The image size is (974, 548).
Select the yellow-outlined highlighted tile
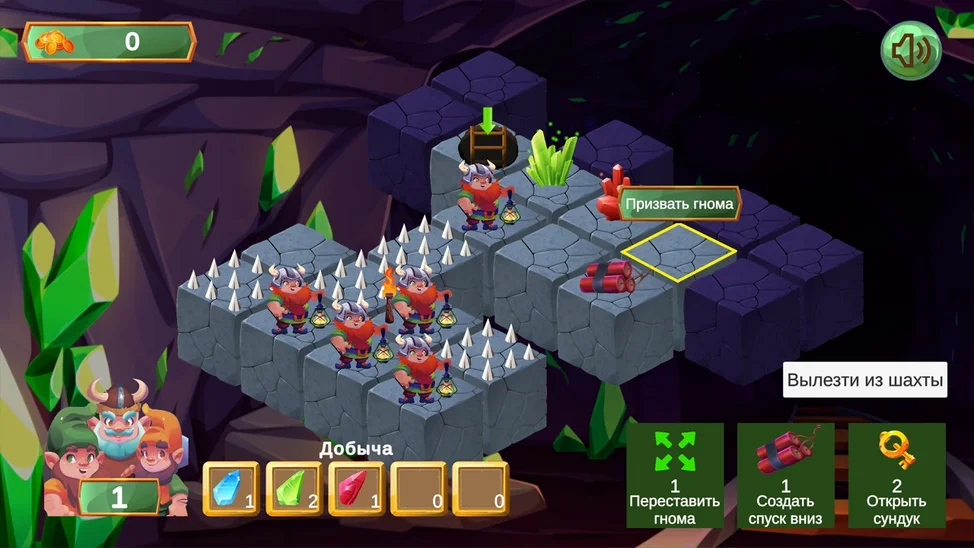click(678, 251)
